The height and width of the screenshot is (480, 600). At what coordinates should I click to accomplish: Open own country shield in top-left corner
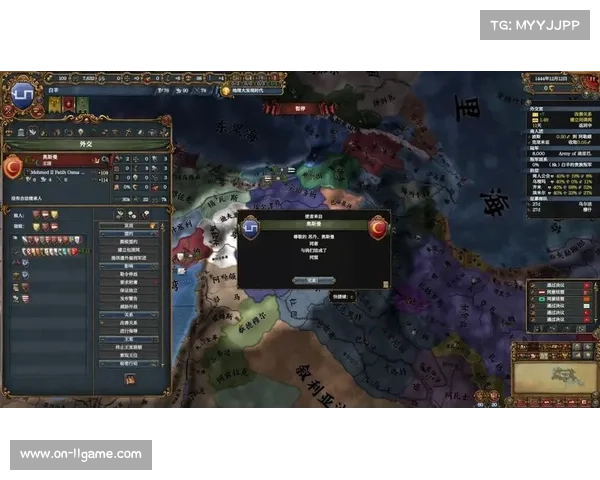click(x=20, y=93)
